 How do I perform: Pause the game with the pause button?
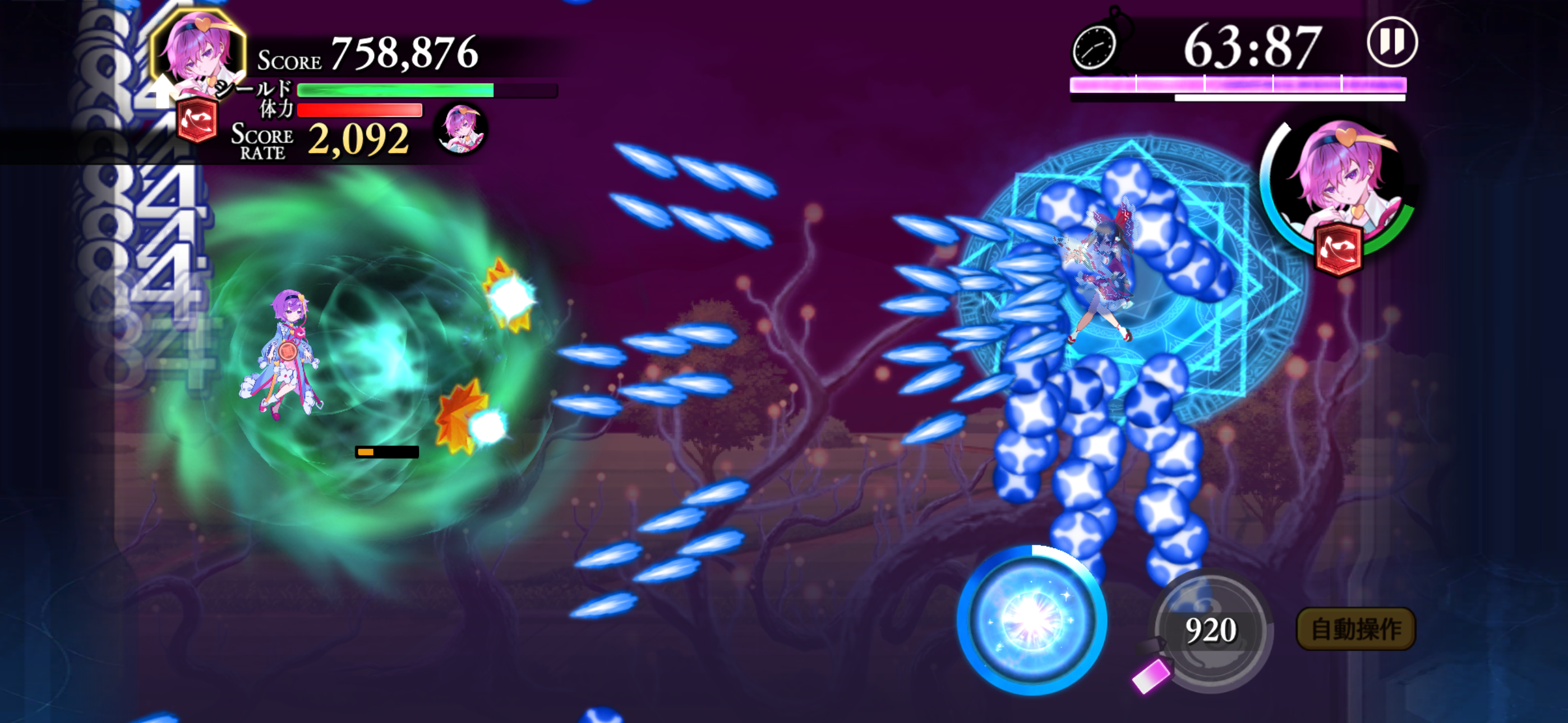coord(1391,43)
